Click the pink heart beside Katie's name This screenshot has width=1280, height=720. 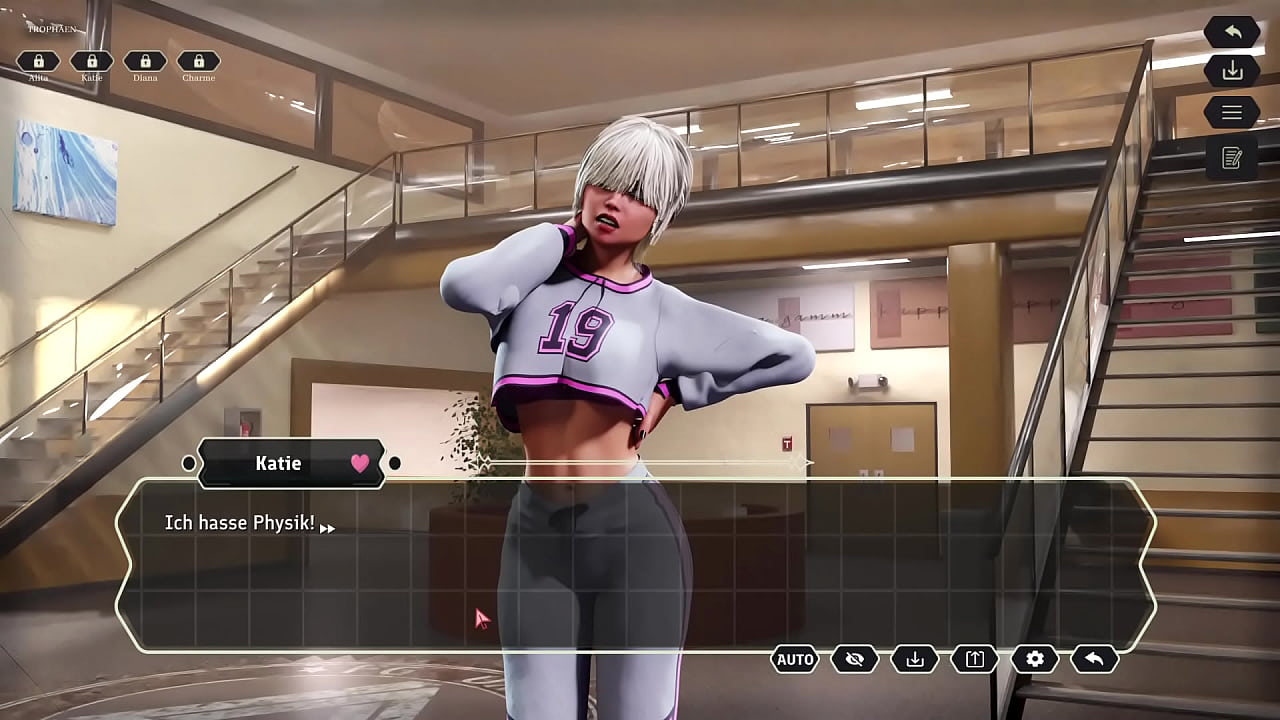359,463
